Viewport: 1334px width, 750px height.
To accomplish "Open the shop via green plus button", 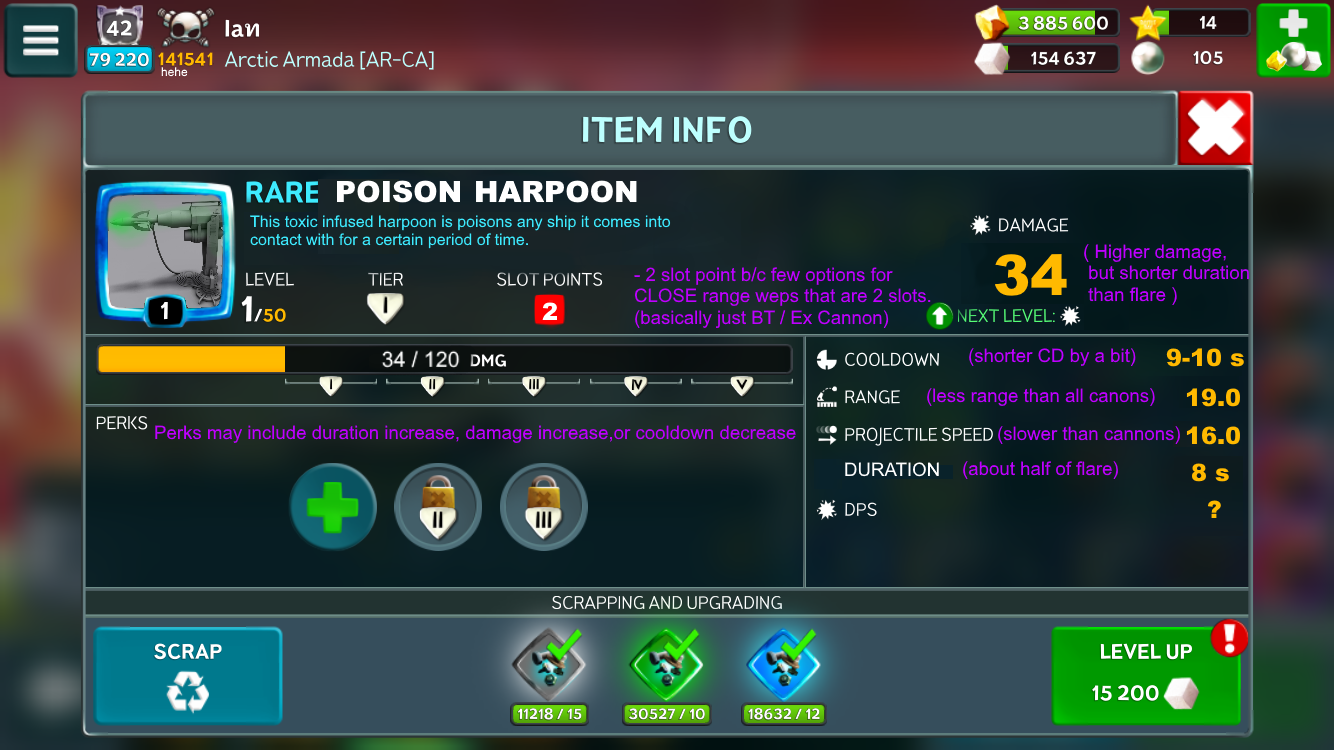I will click(1292, 40).
